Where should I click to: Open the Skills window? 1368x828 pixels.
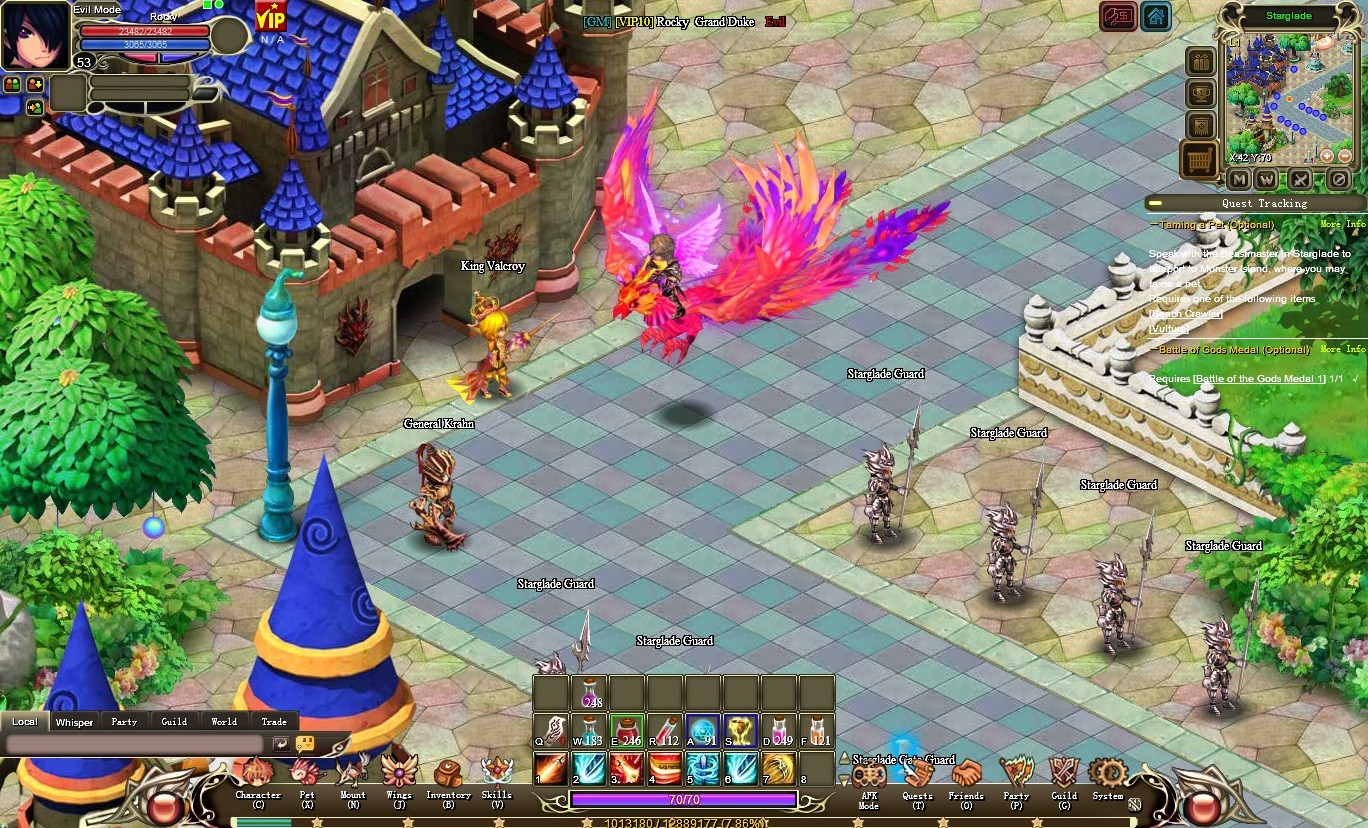point(497,773)
